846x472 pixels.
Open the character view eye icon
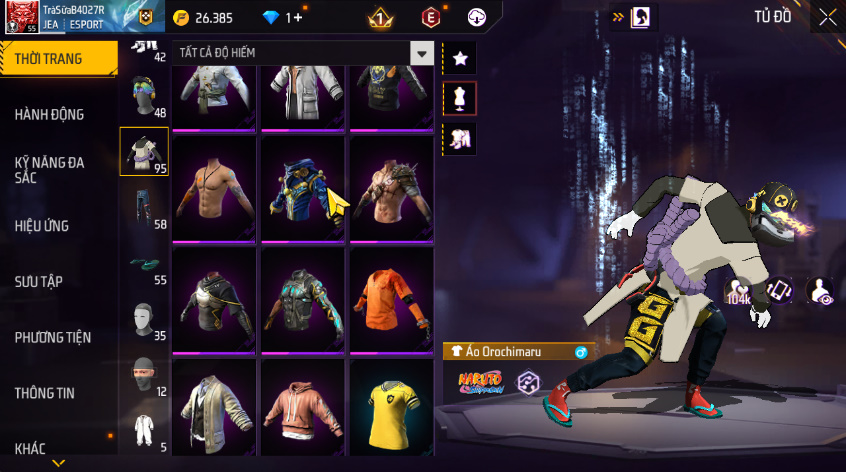point(820,291)
